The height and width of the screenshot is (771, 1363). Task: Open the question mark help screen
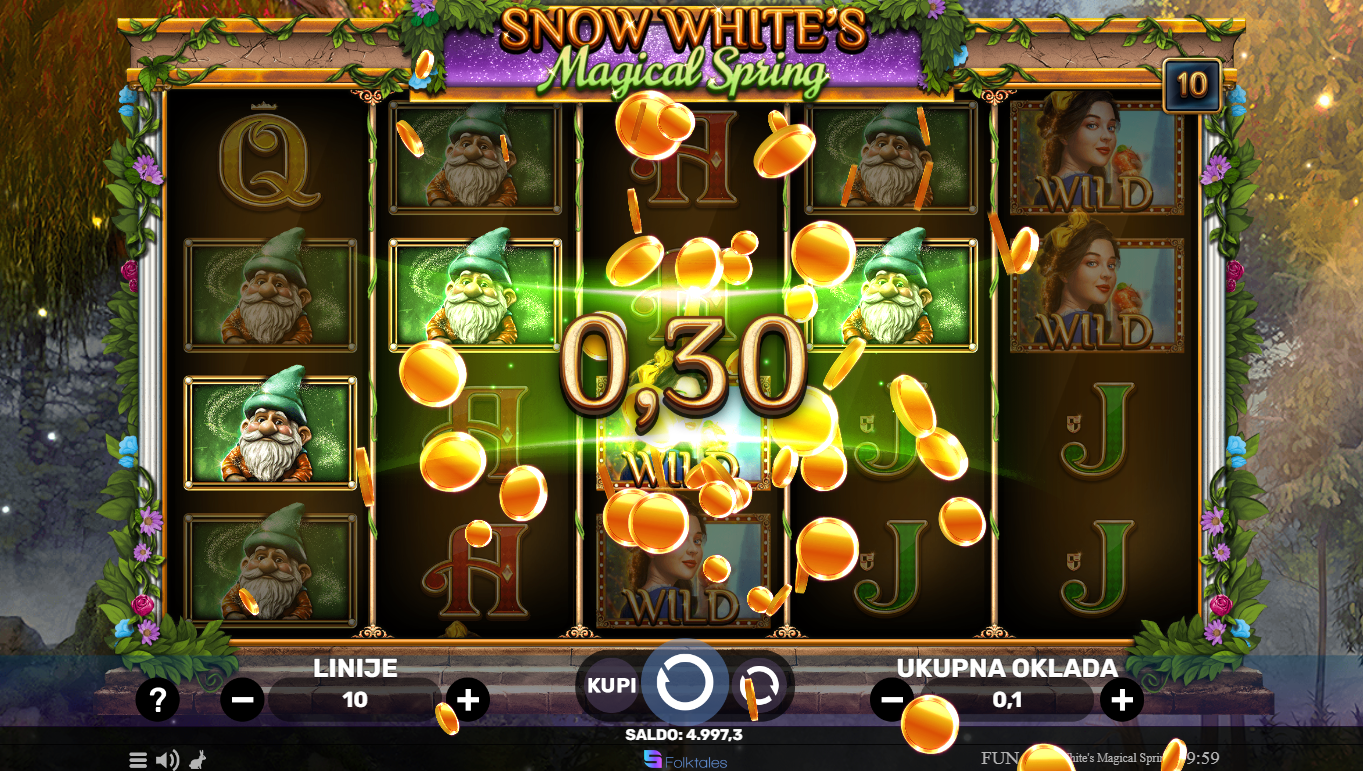[x=157, y=700]
